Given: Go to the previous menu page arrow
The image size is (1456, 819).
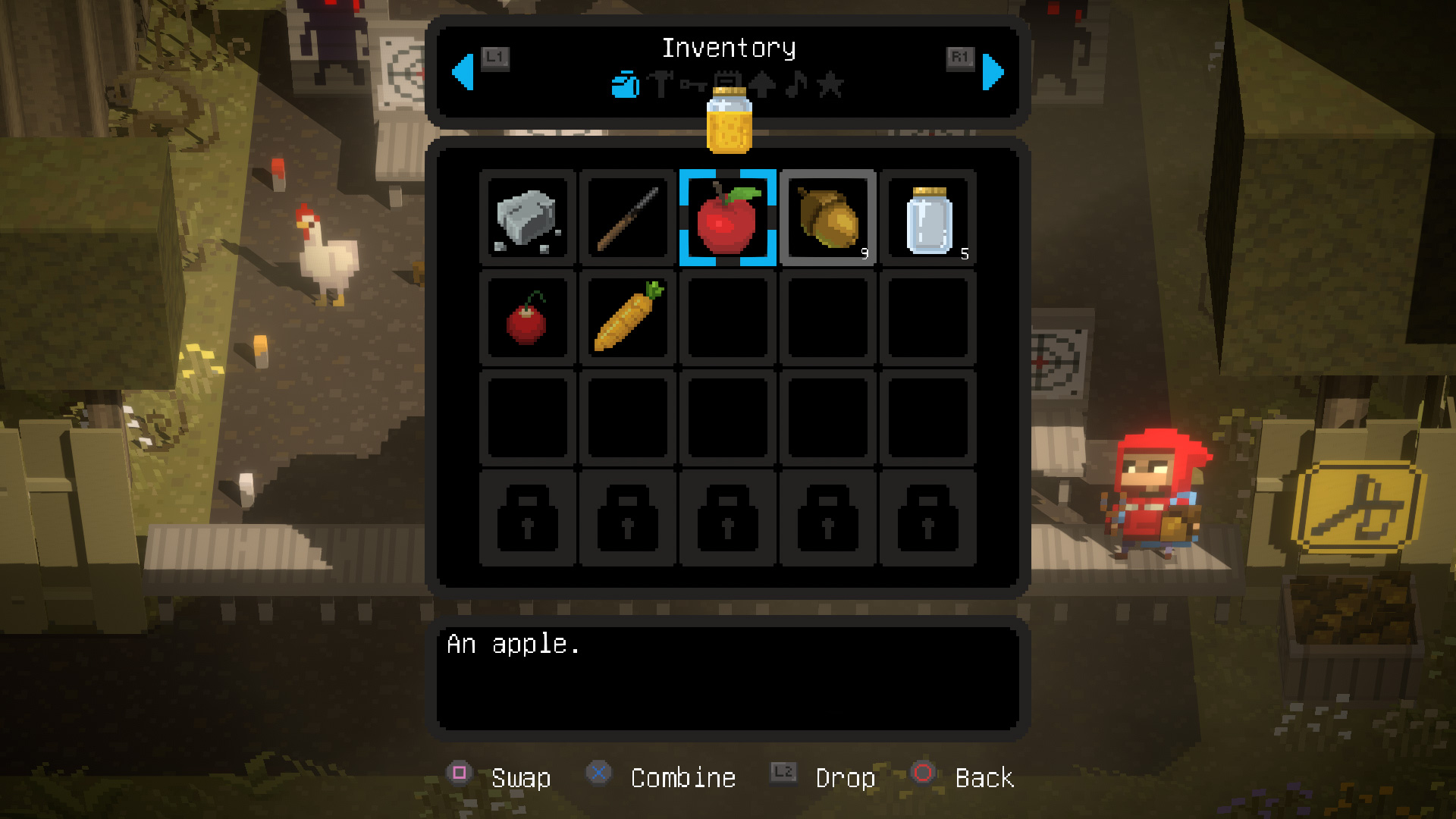Looking at the screenshot, I should click(463, 72).
